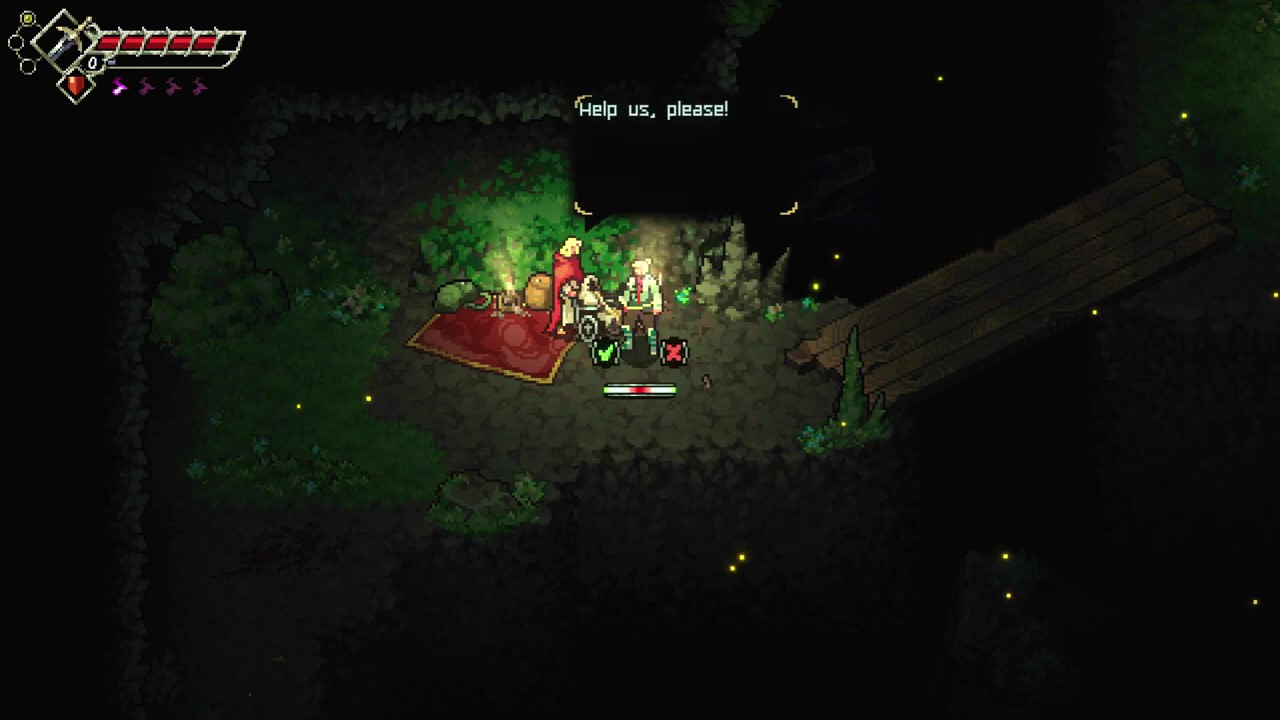Click the red shield icon
Image resolution: width=1280 pixels, height=720 pixels.
(76, 86)
